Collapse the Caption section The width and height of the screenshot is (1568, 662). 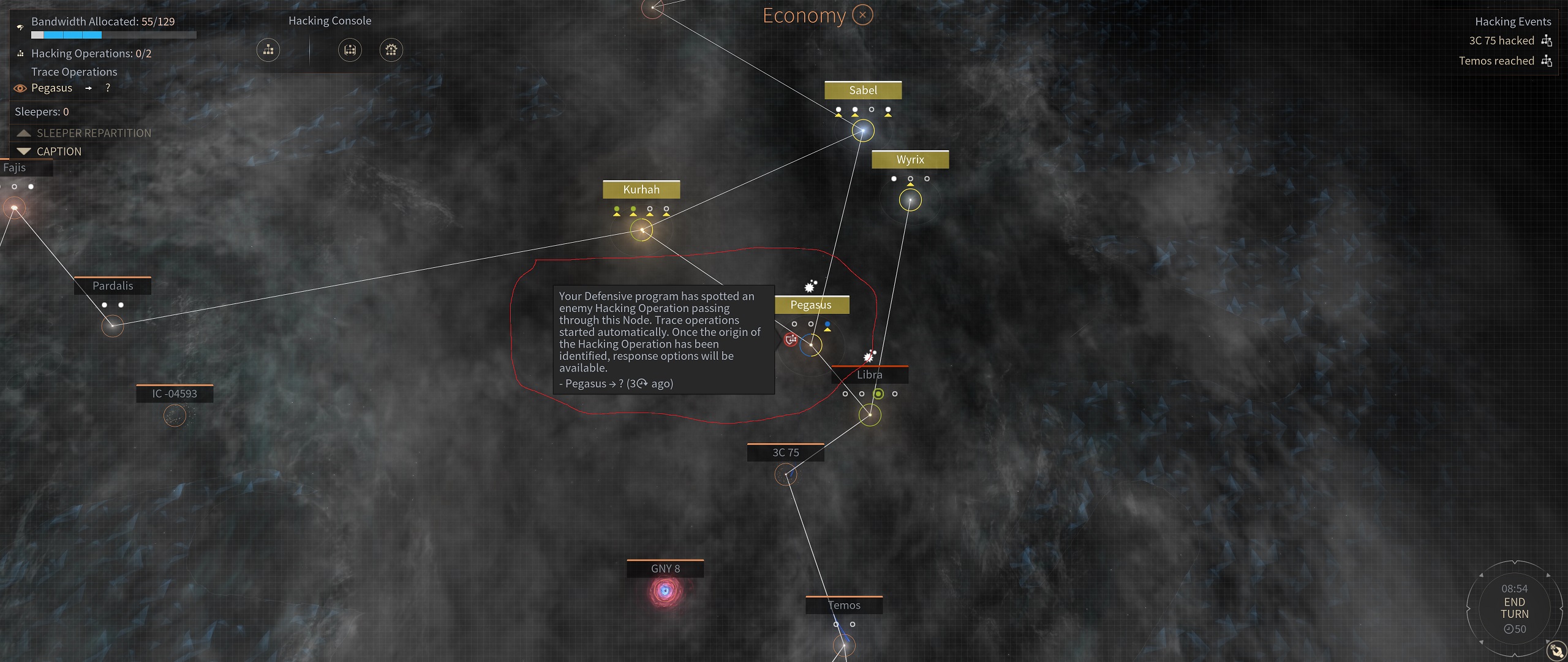coord(24,151)
